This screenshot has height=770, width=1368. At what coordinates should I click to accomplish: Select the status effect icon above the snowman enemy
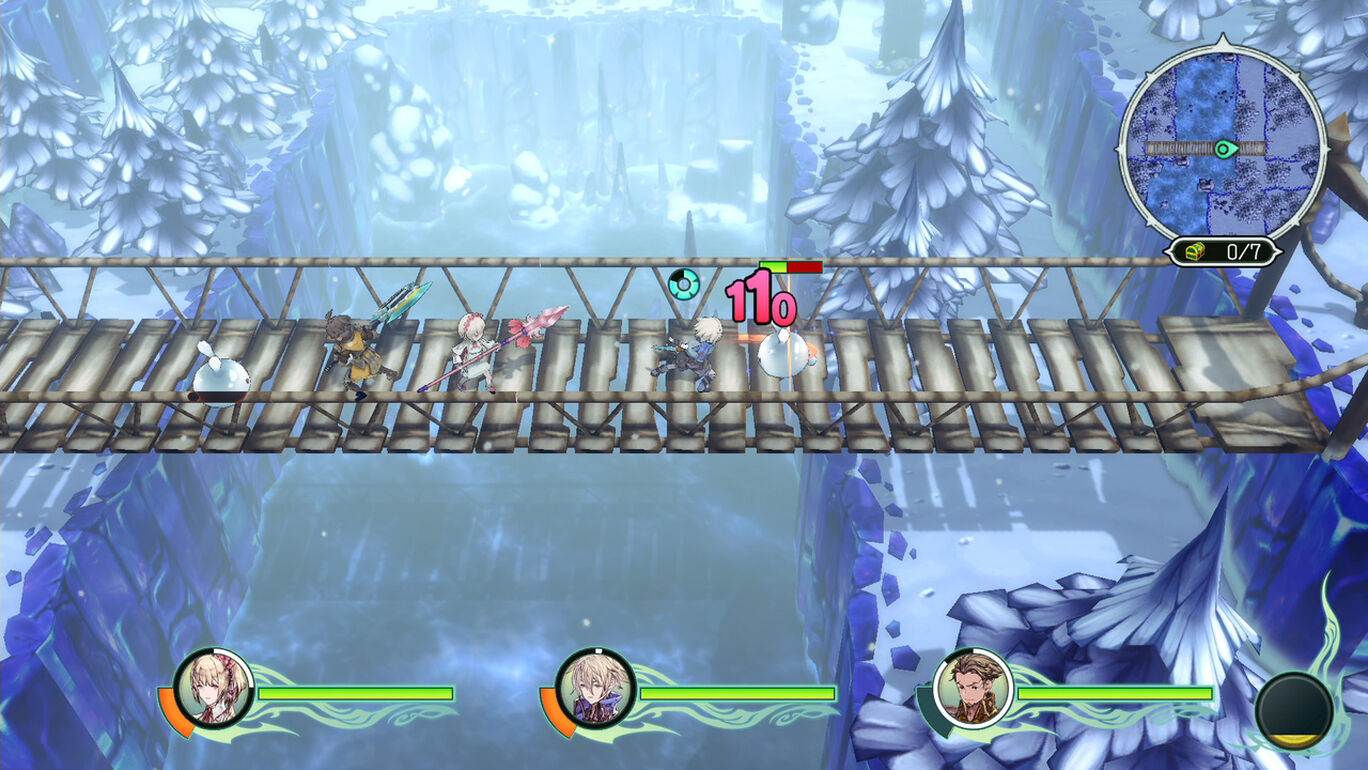pos(685,284)
